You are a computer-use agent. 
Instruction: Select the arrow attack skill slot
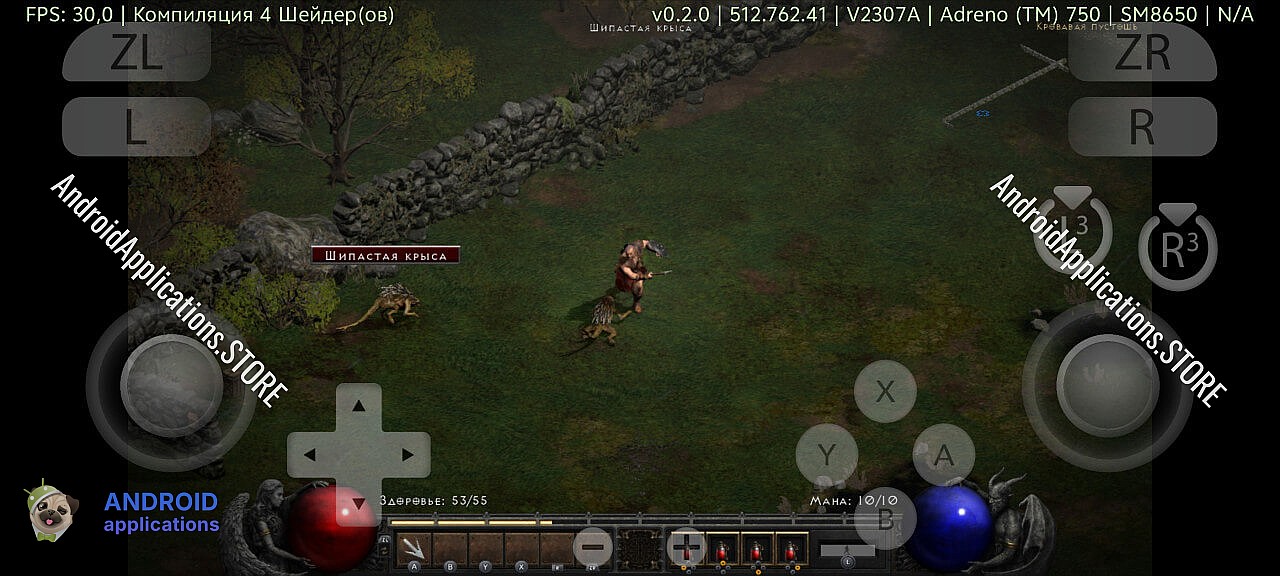coord(413,548)
